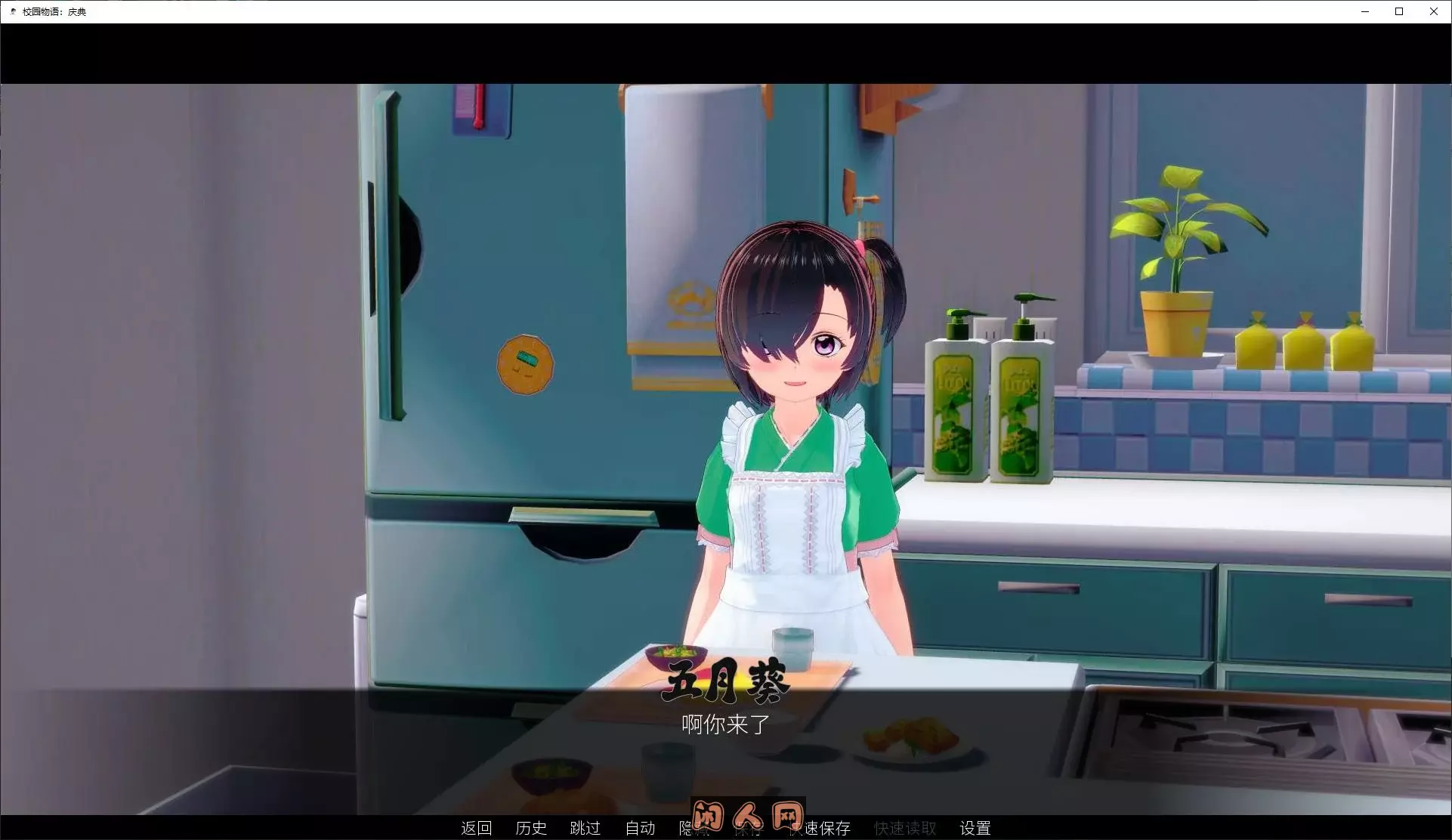Click 自动 to disable auto-advance
Image resolution: width=1452 pixels, height=840 pixels.
pyautogui.click(x=640, y=828)
